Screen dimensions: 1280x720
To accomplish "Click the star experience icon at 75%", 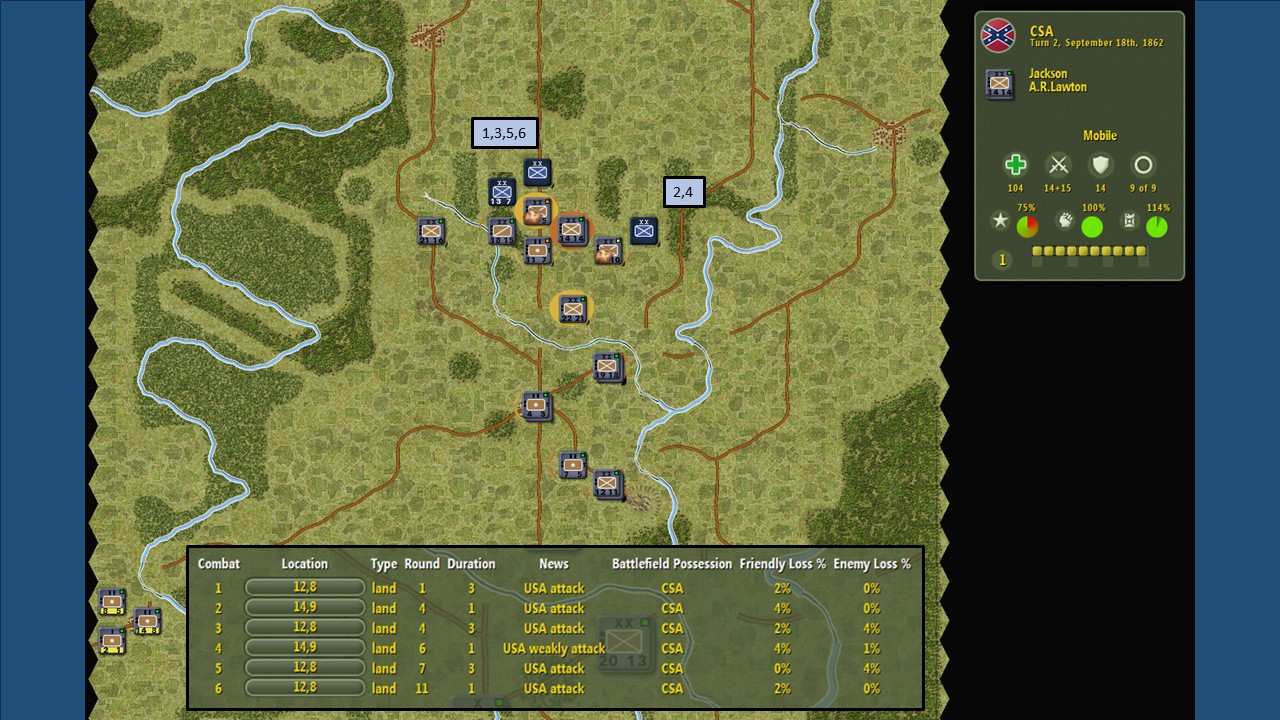I will click(x=1000, y=221).
